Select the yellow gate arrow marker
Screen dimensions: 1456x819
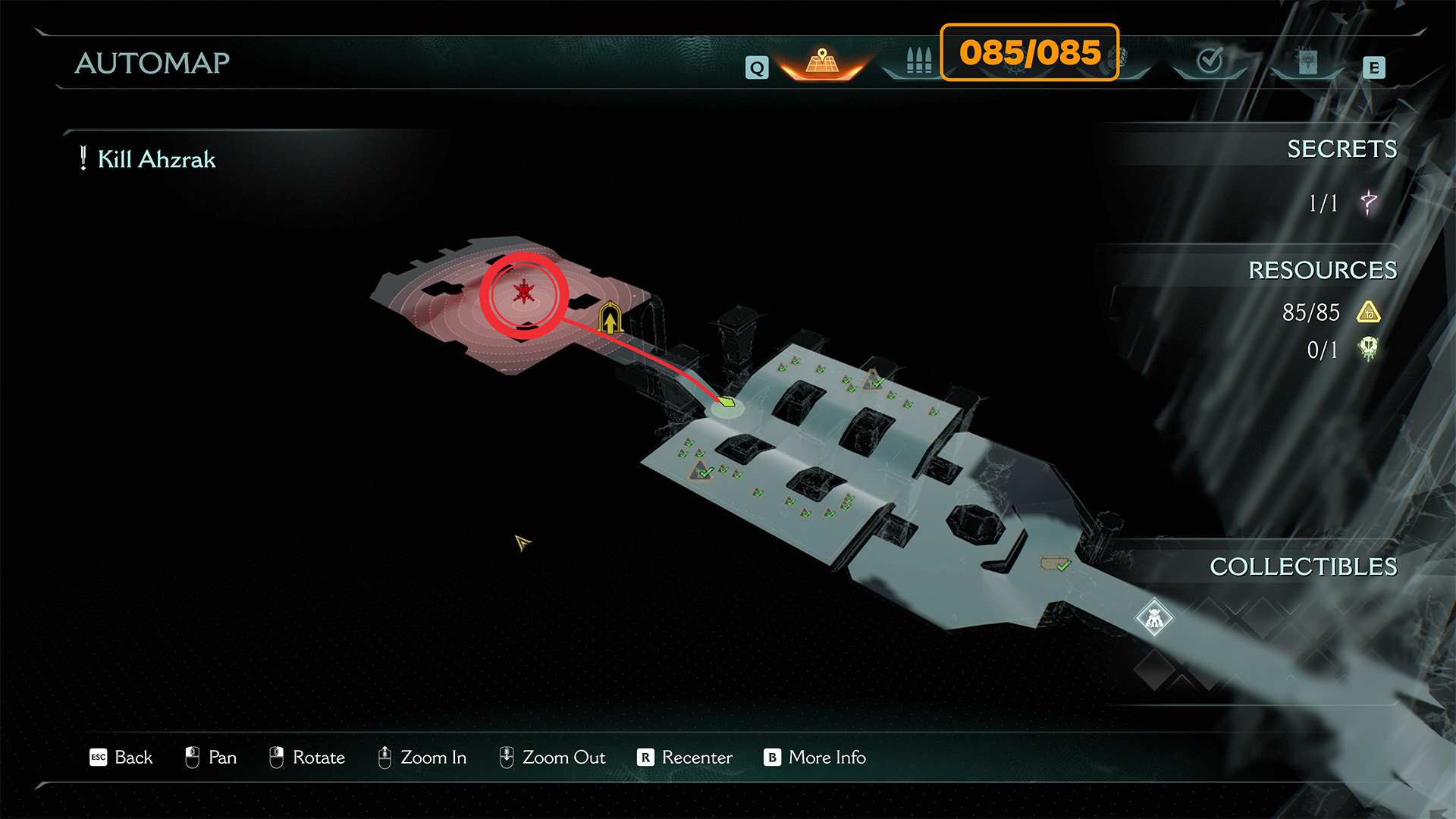click(610, 319)
